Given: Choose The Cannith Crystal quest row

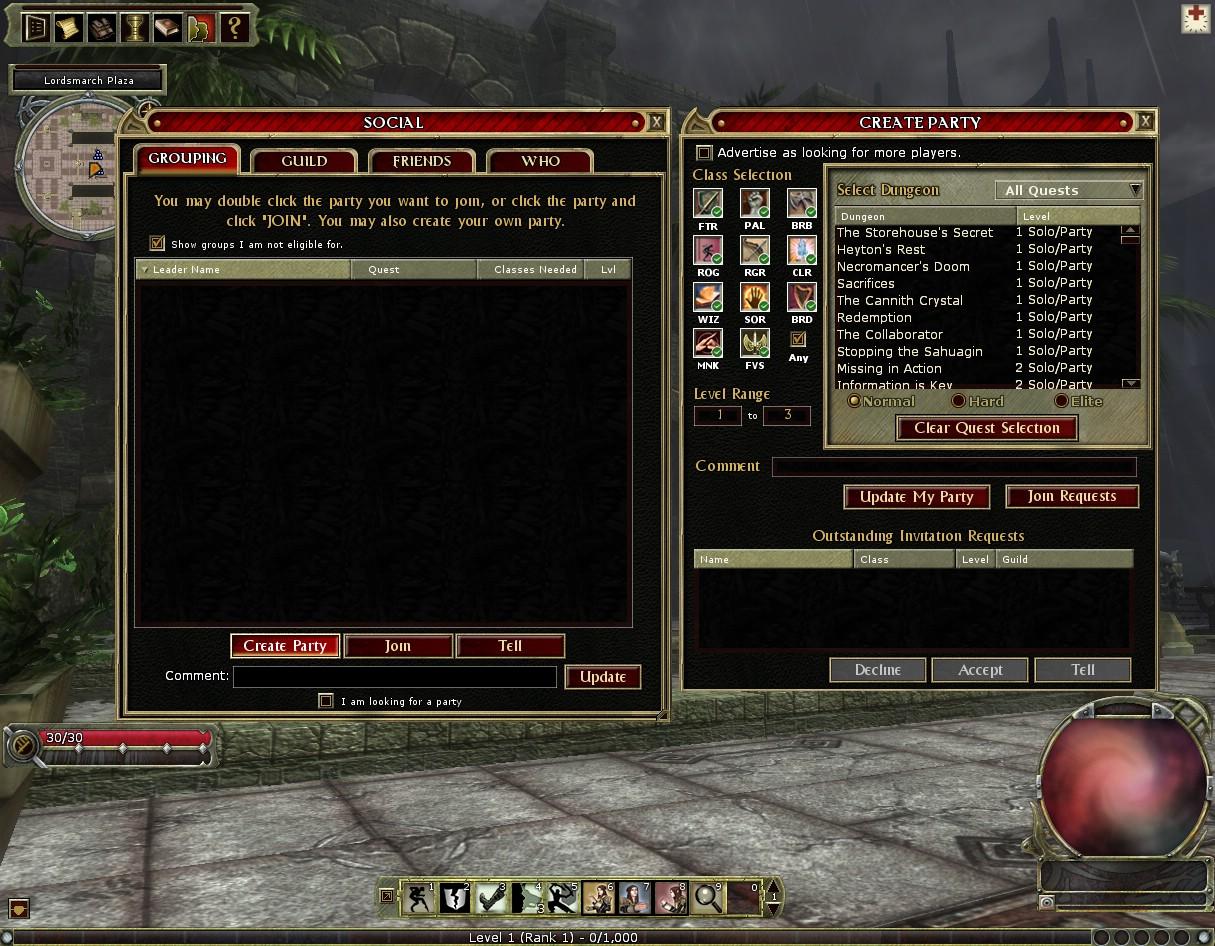Looking at the screenshot, I should 900,301.
